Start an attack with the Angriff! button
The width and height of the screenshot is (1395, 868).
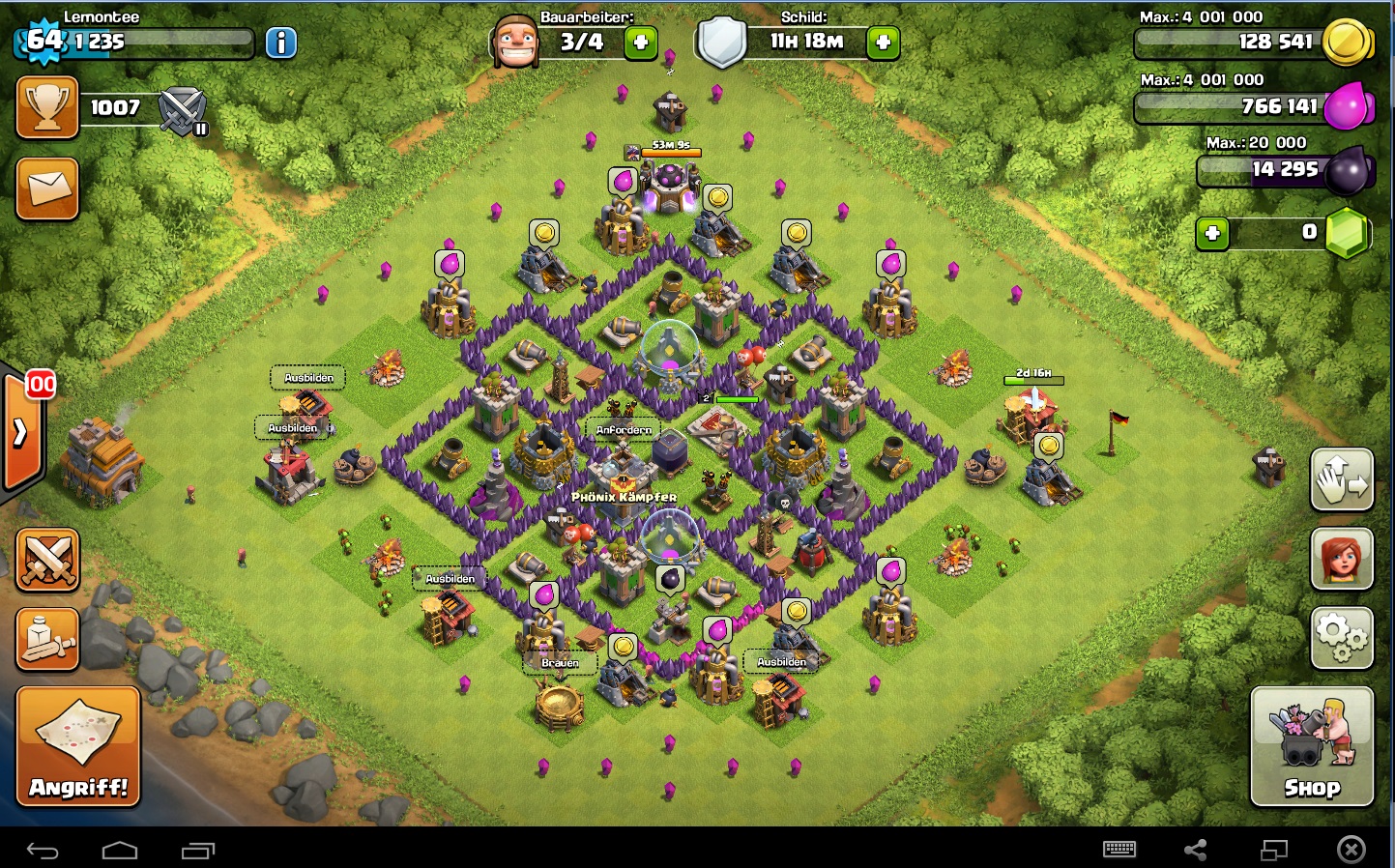[78, 746]
